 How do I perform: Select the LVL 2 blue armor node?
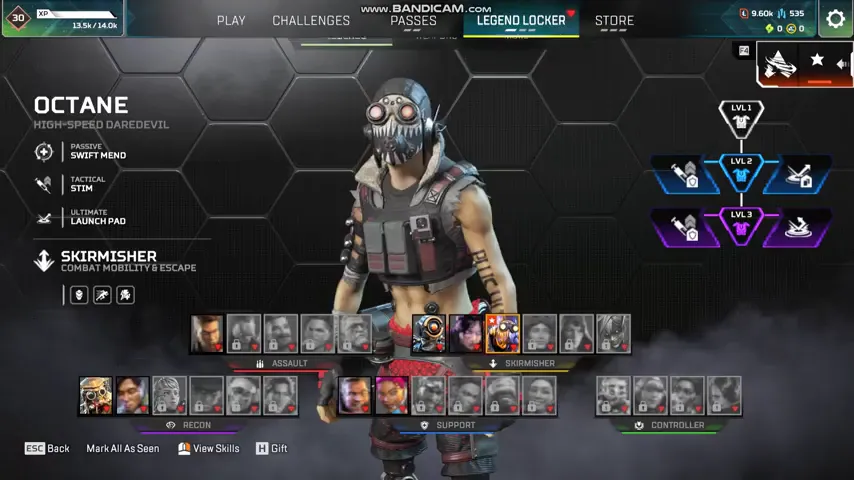point(741,173)
